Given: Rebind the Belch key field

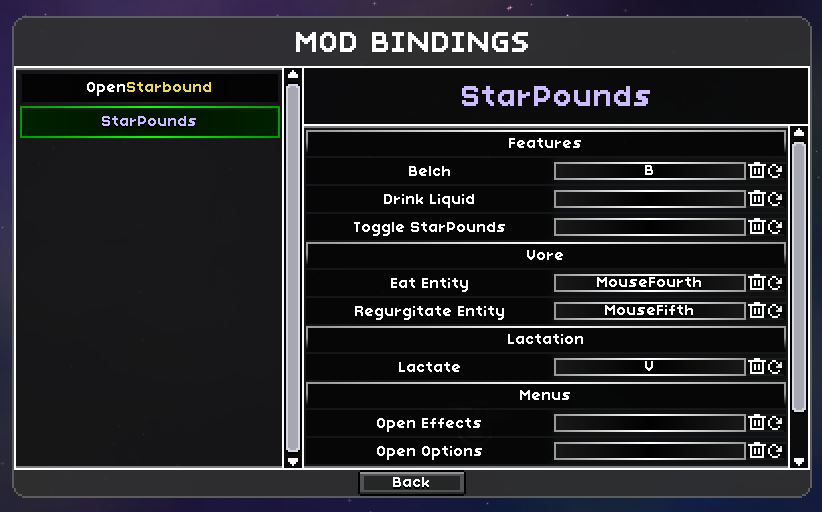Looking at the screenshot, I should 649,171.
